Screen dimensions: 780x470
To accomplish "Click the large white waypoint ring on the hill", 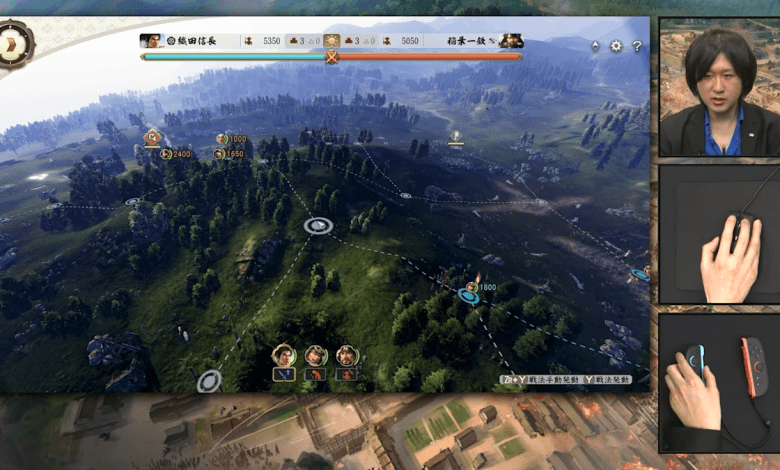I will 318,226.
